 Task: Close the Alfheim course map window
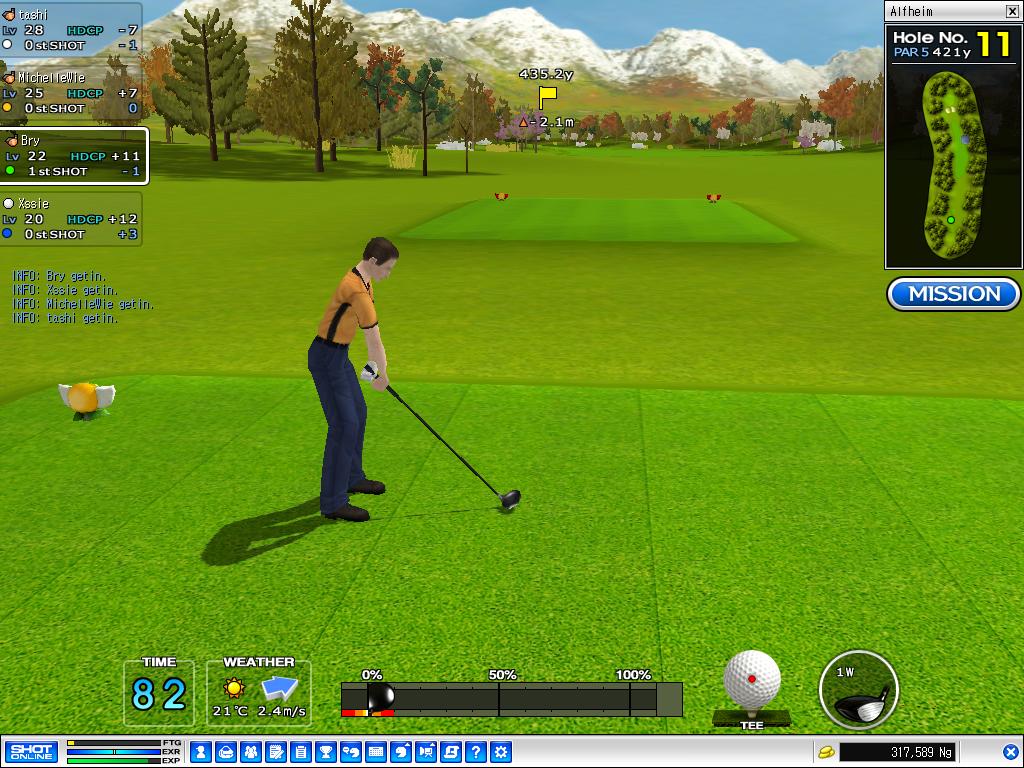(1012, 12)
